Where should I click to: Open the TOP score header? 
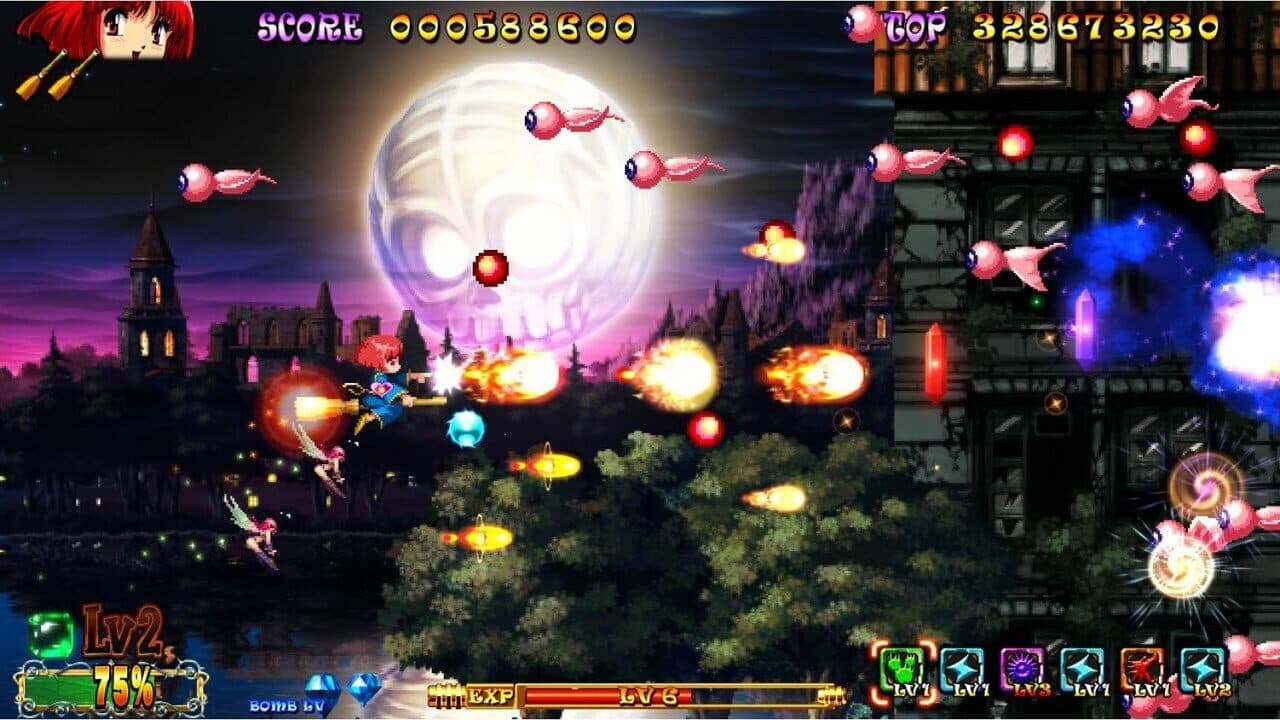point(915,25)
